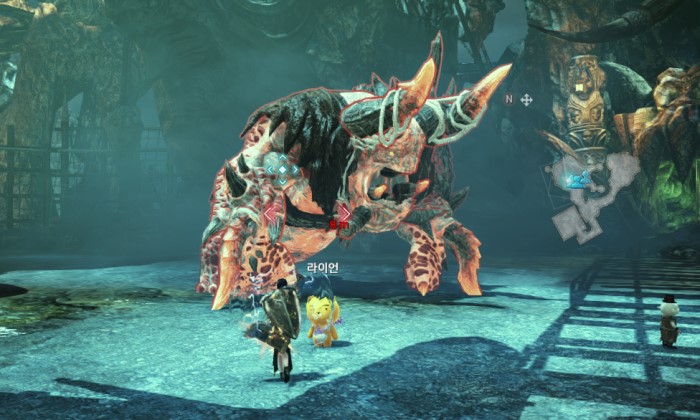
Task: Select the blue party marker on minimap
Action: pos(576,181)
